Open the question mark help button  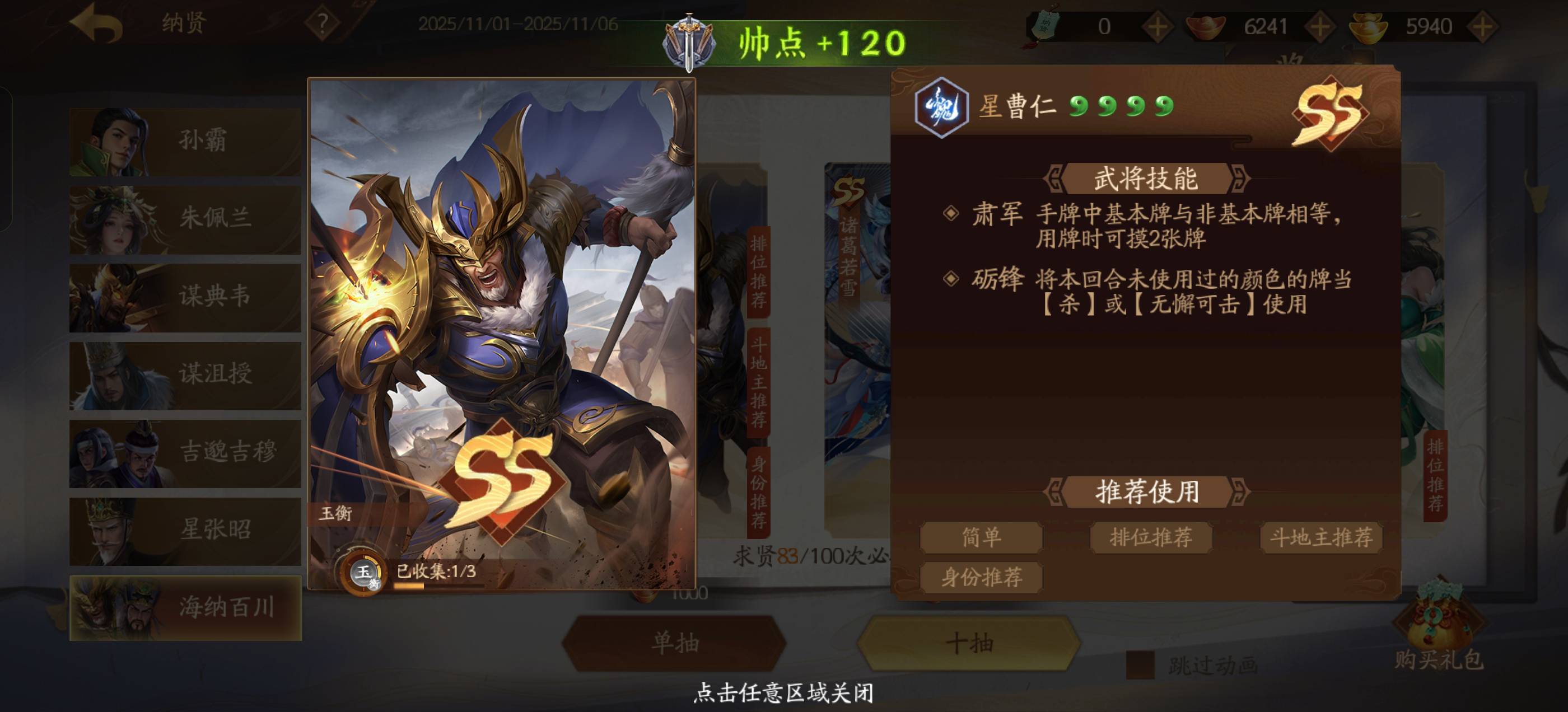click(322, 24)
